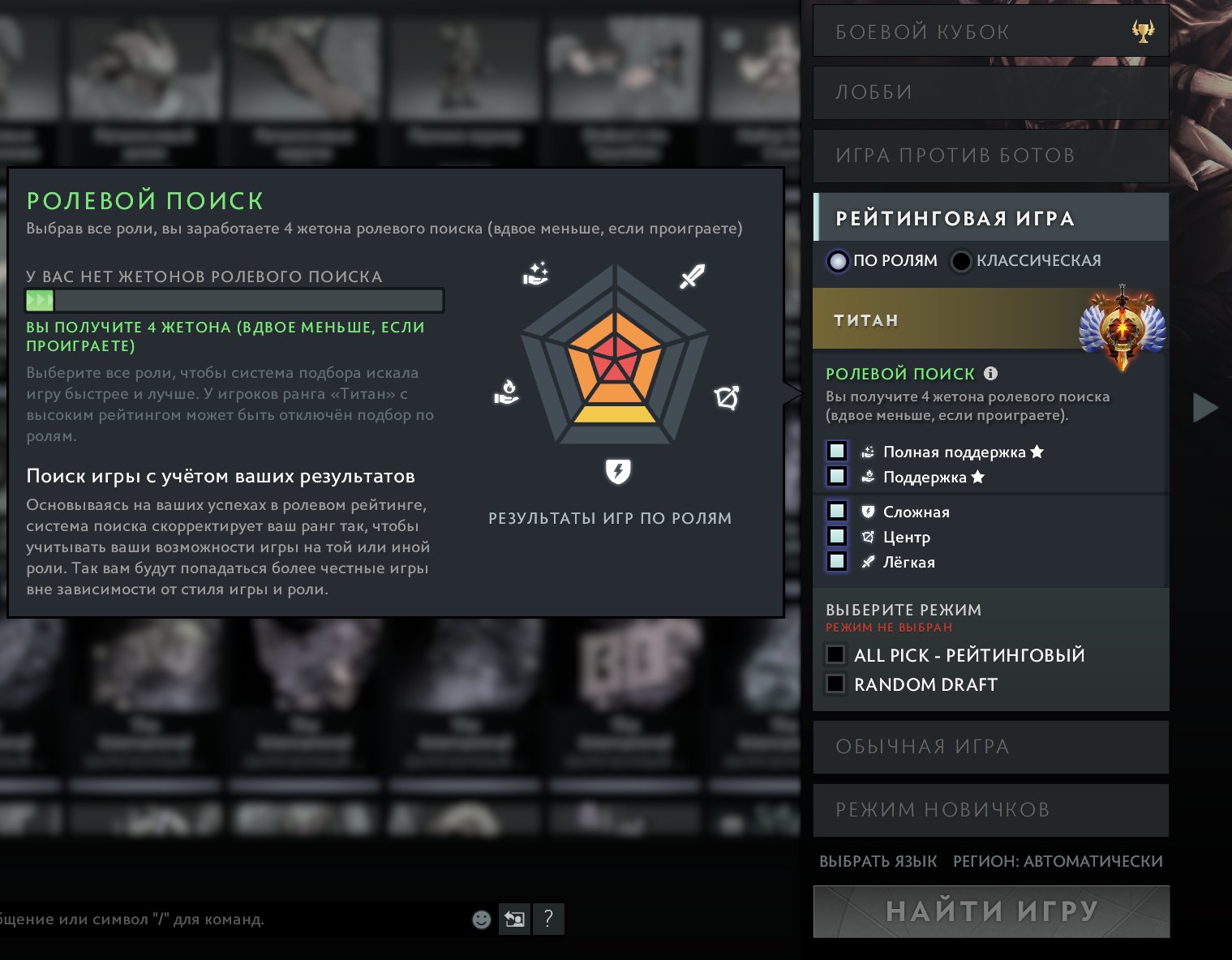The width and height of the screenshot is (1232, 960).
Task: Enable the Центр role checkbox
Action: click(x=836, y=536)
